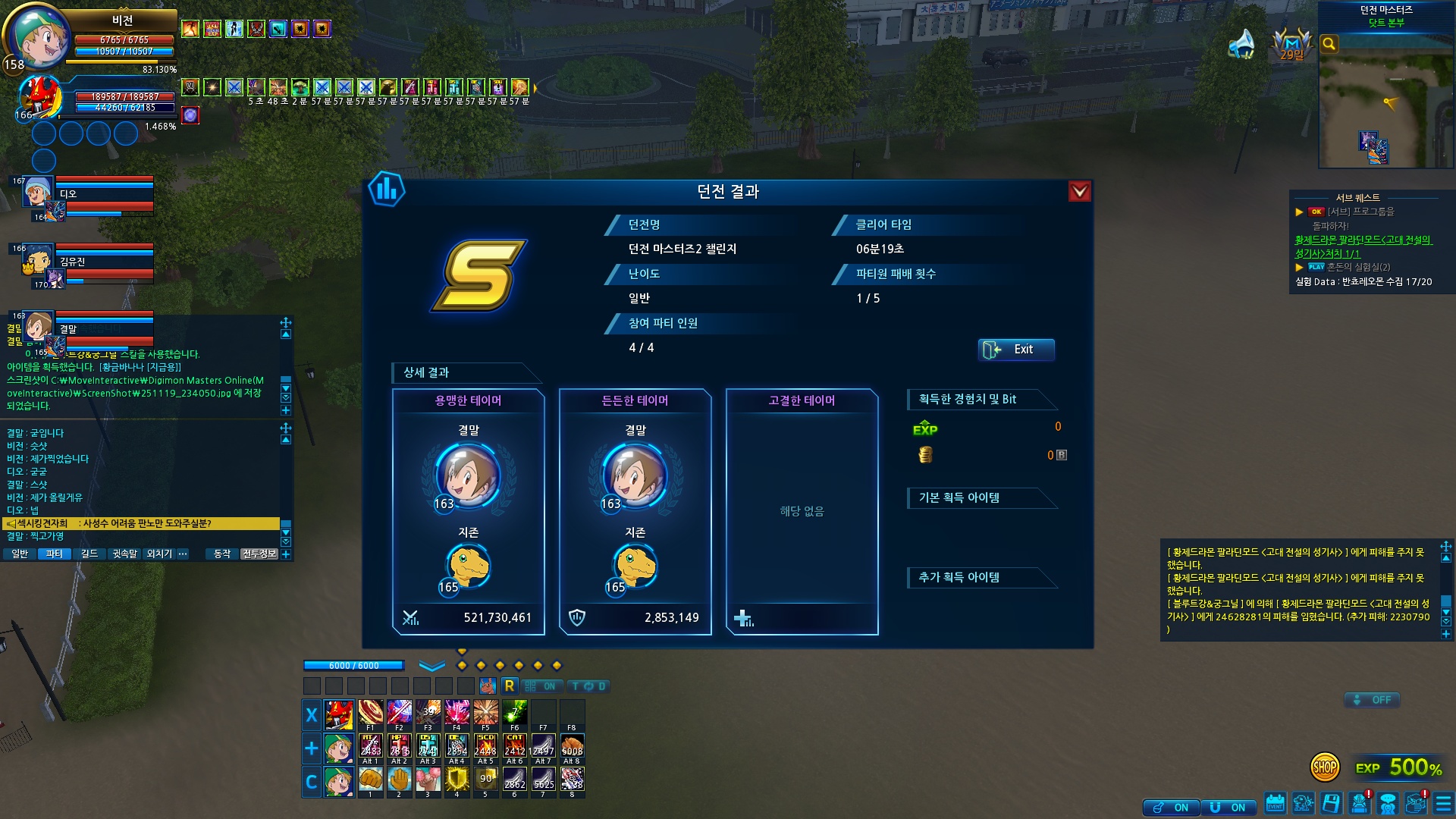Open the gold SHOP coin icon

coord(1324,767)
